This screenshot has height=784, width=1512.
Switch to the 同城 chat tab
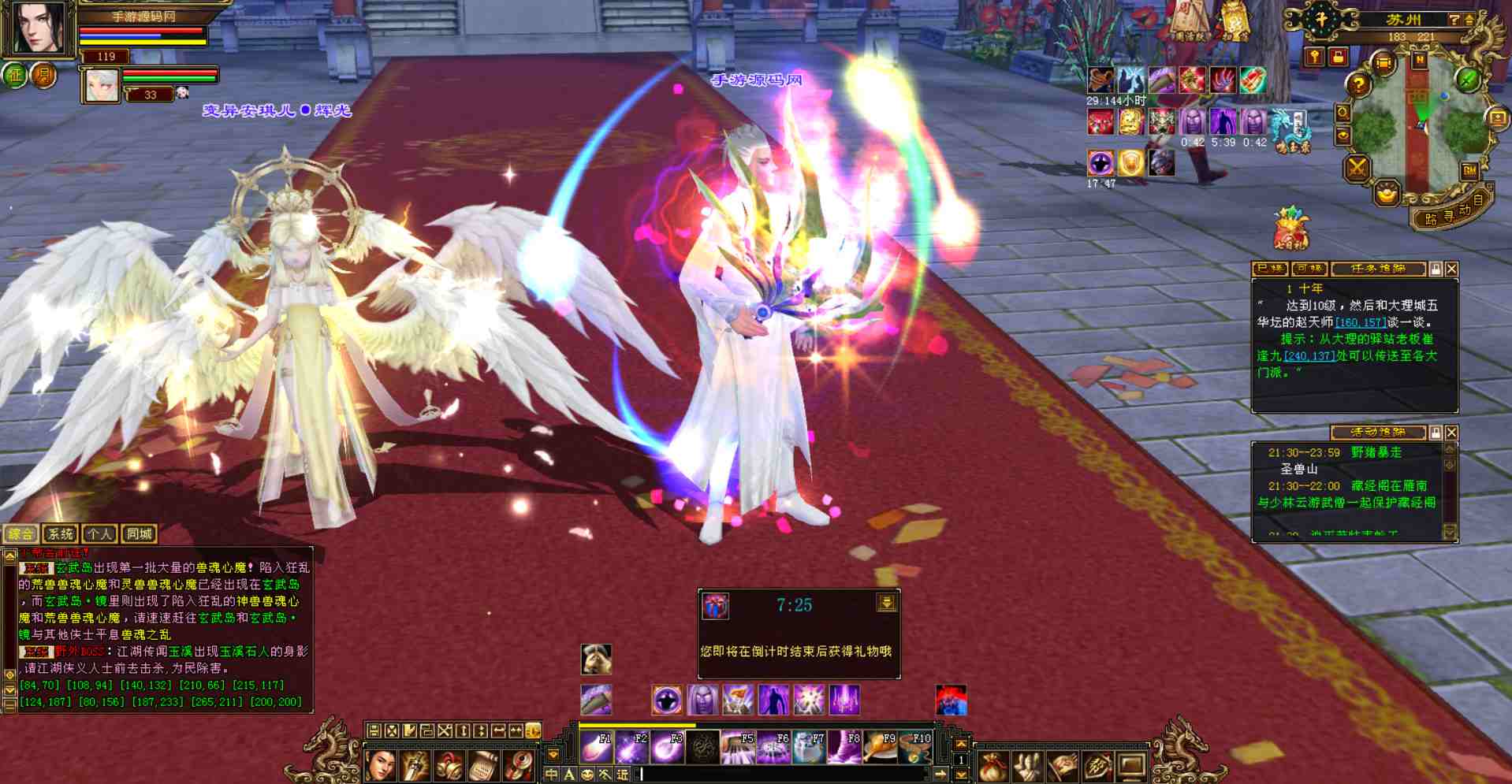click(x=139, y=534)
